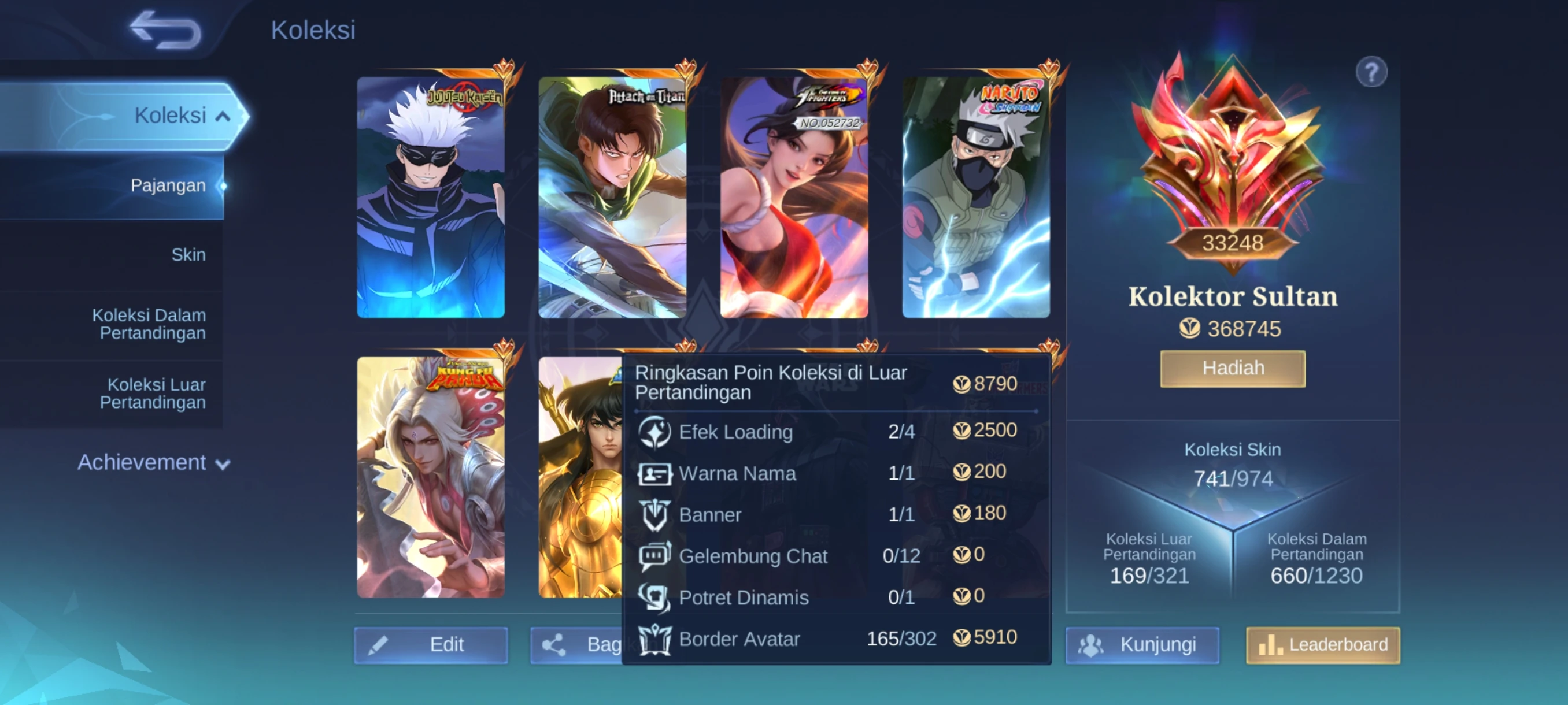Select Koleksi Luar Pertandingan in sidebar
The image size is (1568, 705).
pyautogui.click(x=153, y=394)
